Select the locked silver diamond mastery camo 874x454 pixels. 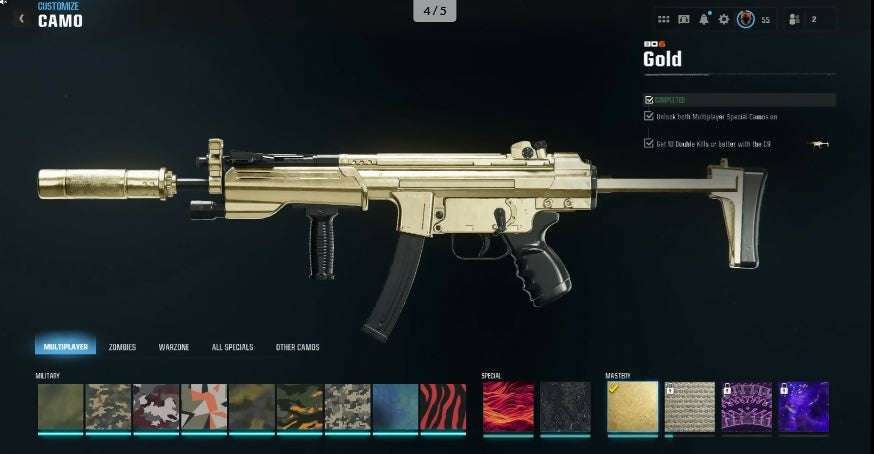690,407
